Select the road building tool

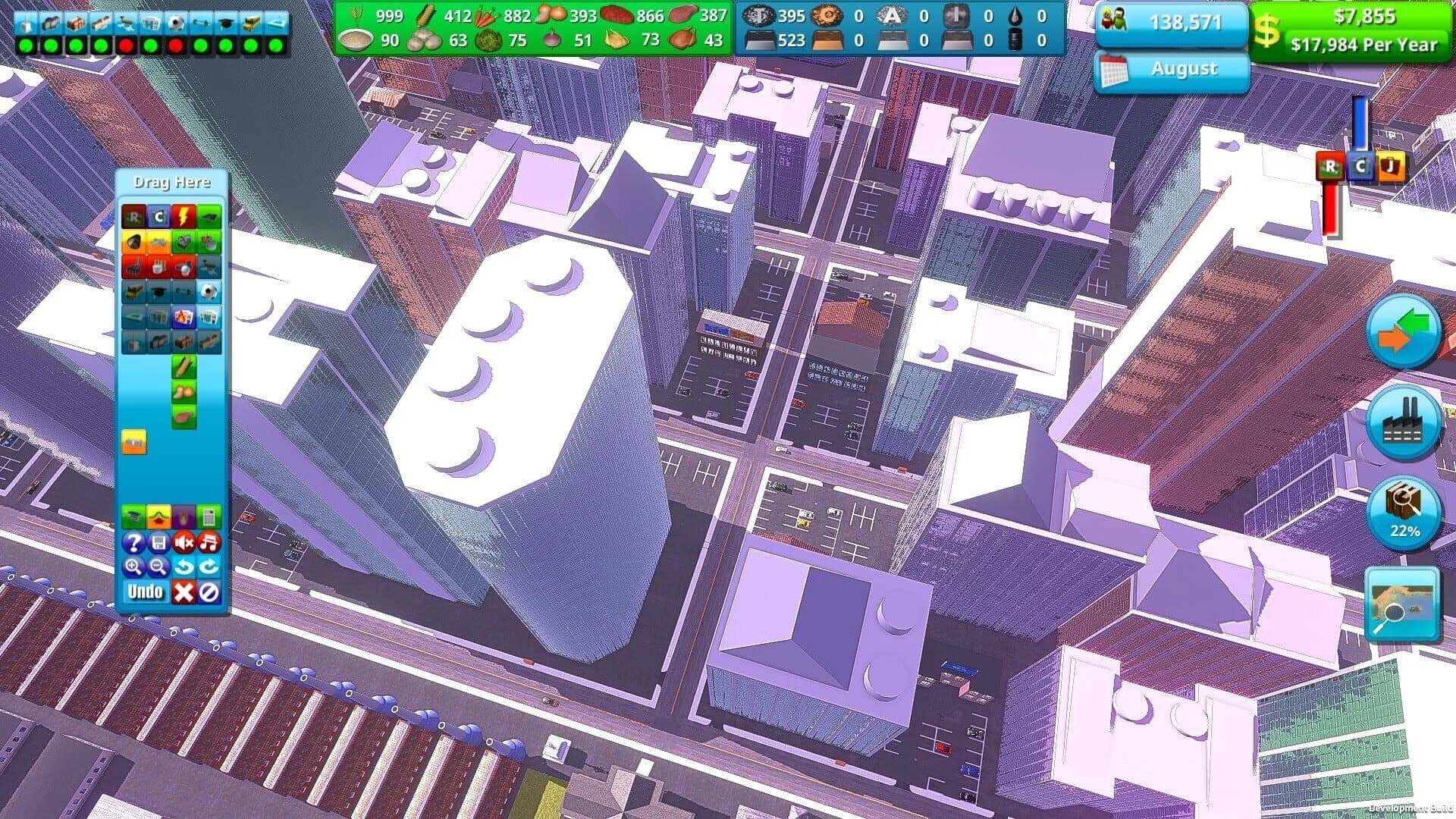209,217
